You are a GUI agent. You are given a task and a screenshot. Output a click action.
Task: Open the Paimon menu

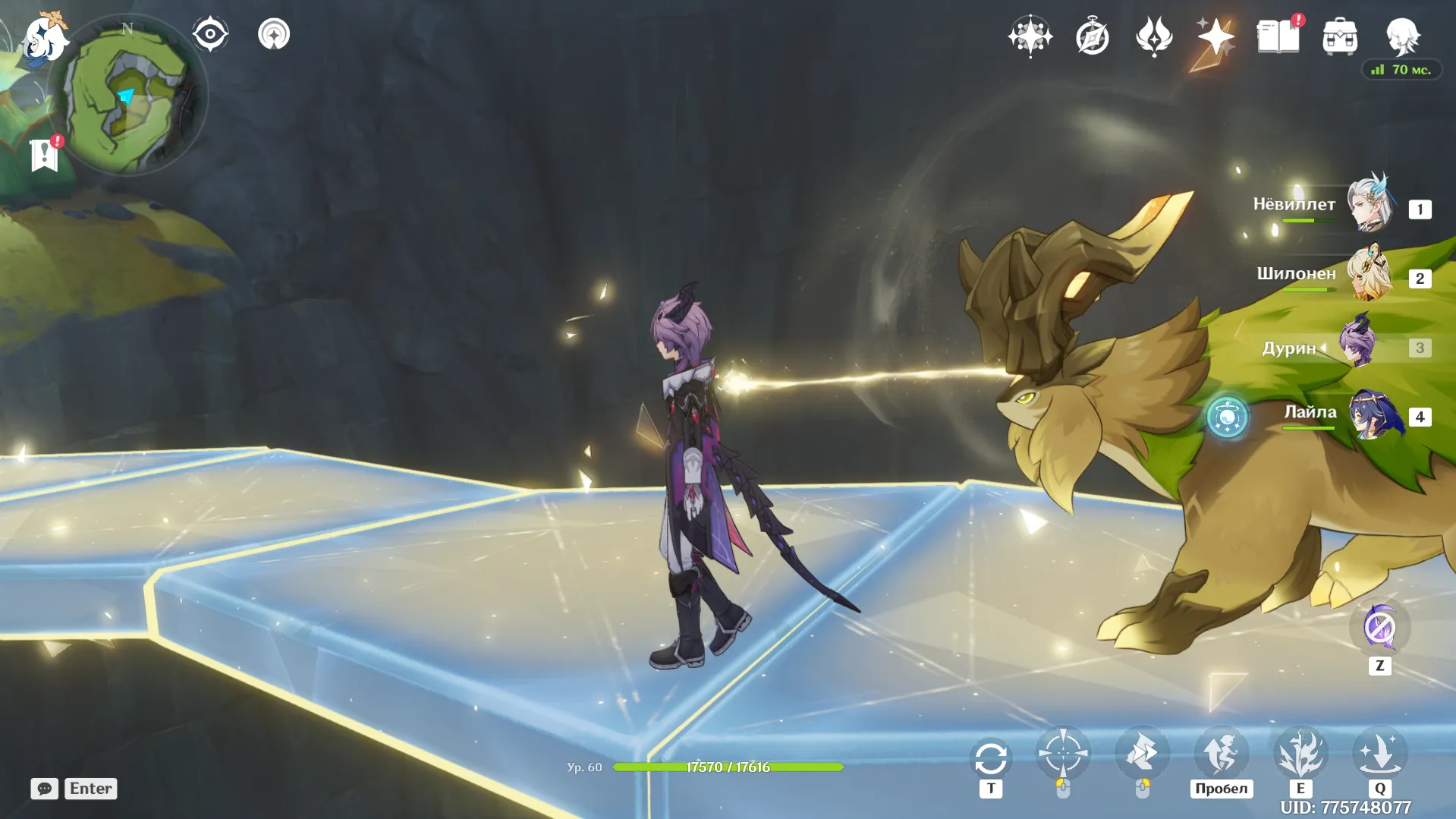(44, 36)
